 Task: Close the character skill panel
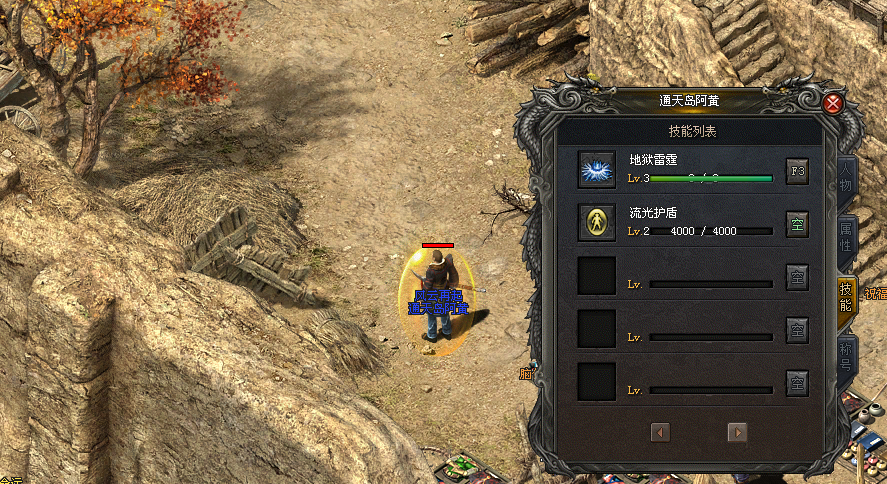coord(833,102)
